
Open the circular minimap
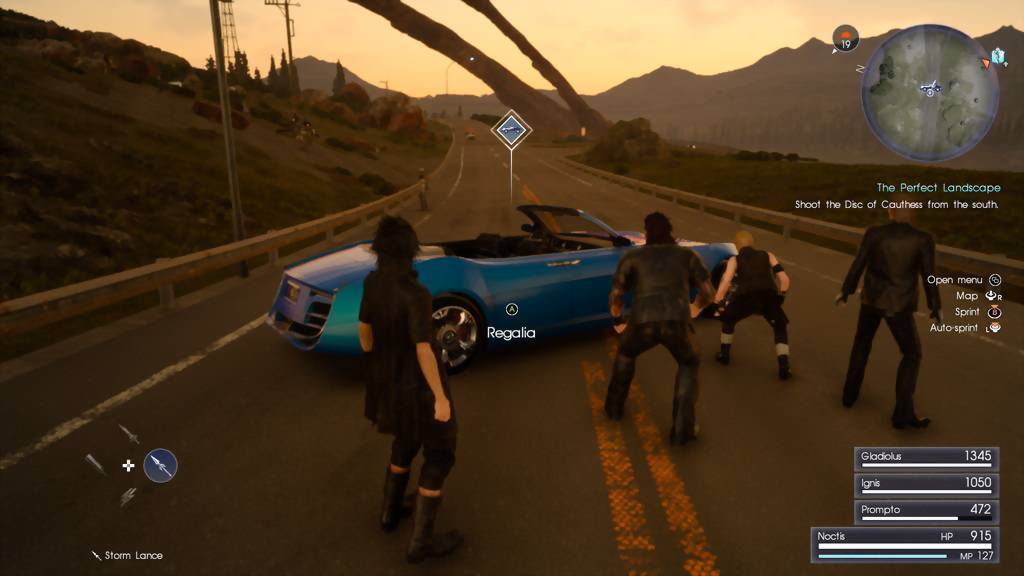[x=930, y=92]
